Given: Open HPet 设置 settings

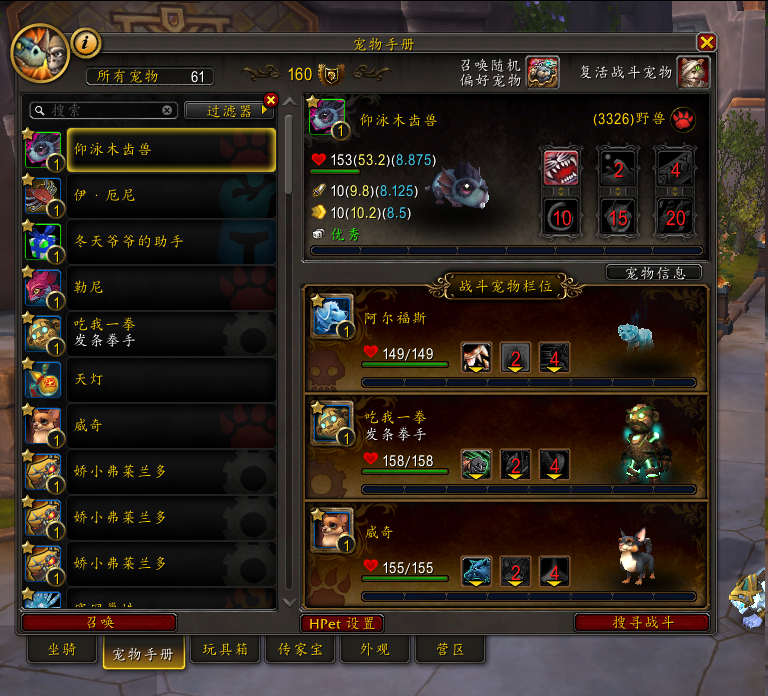Looking at the screenshot, I should pyautogui.click(x=342, y=623).
